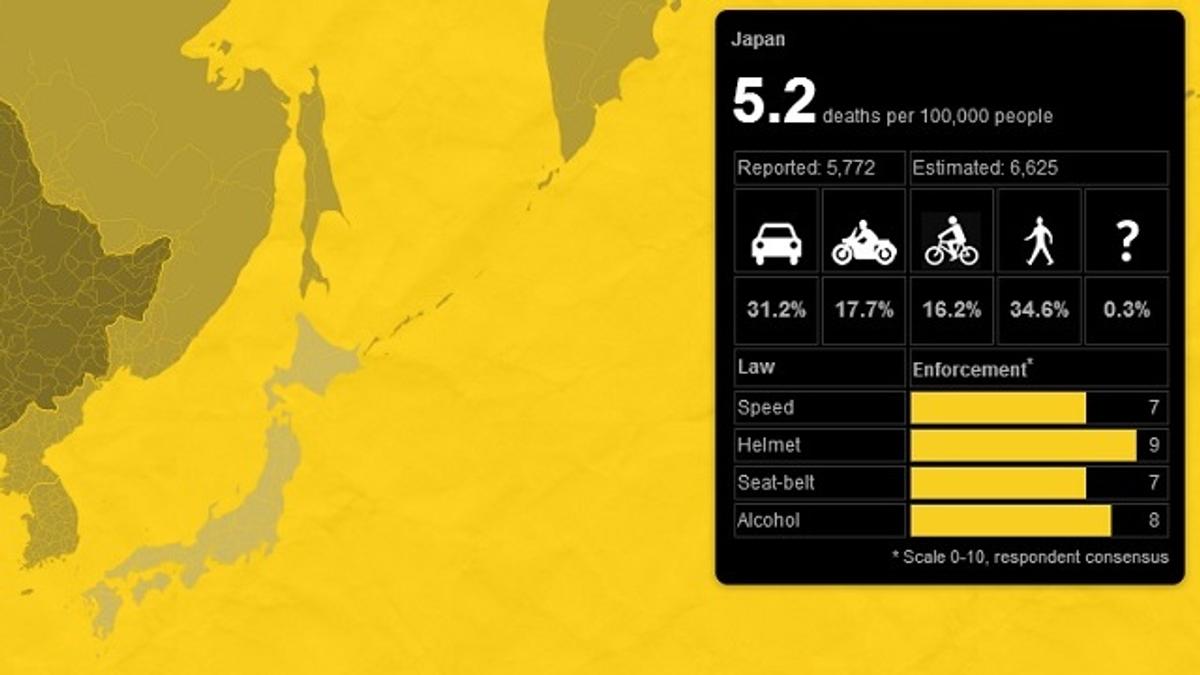Click the car icon in Japan panel

point(777,243)
